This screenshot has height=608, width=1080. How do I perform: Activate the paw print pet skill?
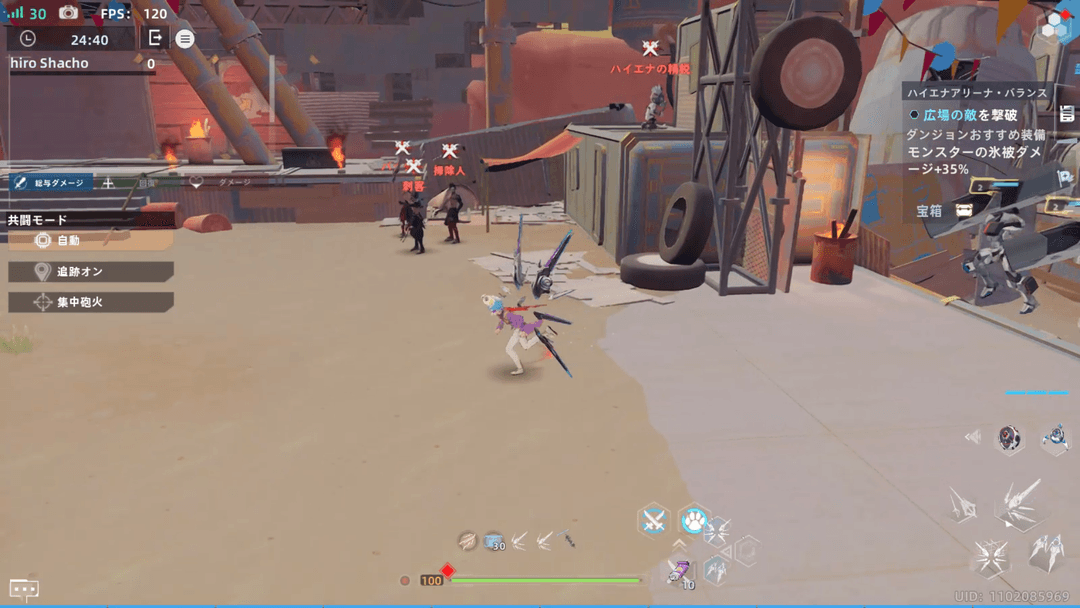click(694, 520)
